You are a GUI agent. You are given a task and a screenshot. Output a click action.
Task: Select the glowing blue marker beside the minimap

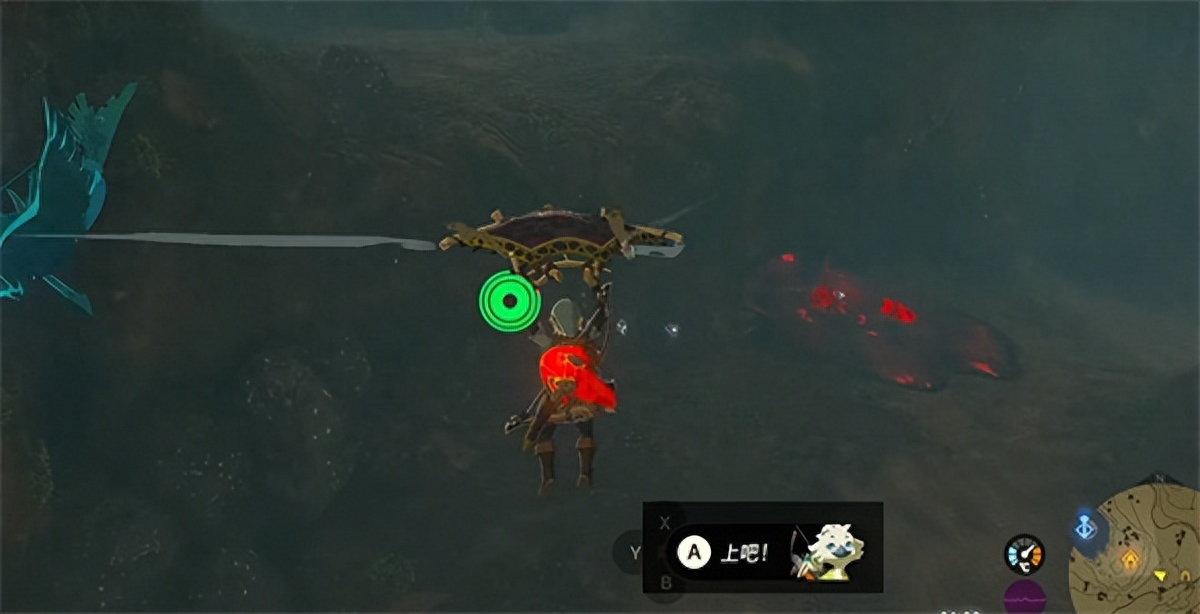[x=1085, y=526]
